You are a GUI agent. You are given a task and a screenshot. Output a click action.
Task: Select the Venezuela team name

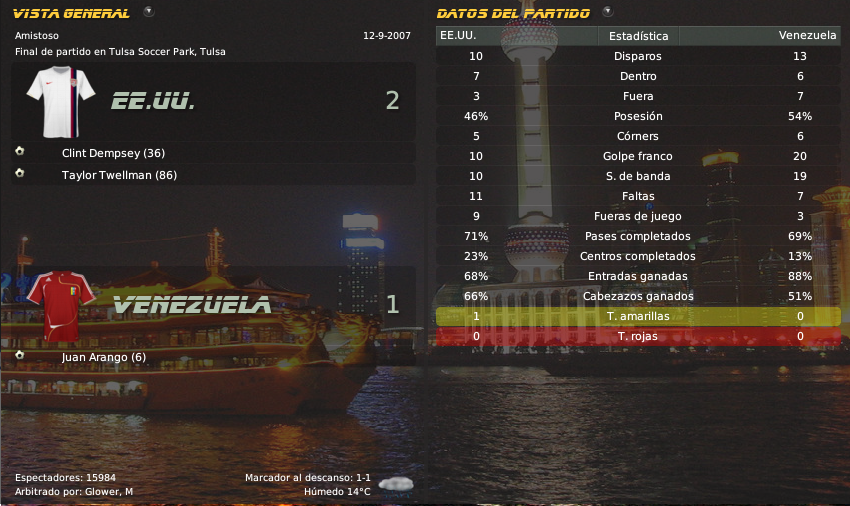[x=192, y=305]
